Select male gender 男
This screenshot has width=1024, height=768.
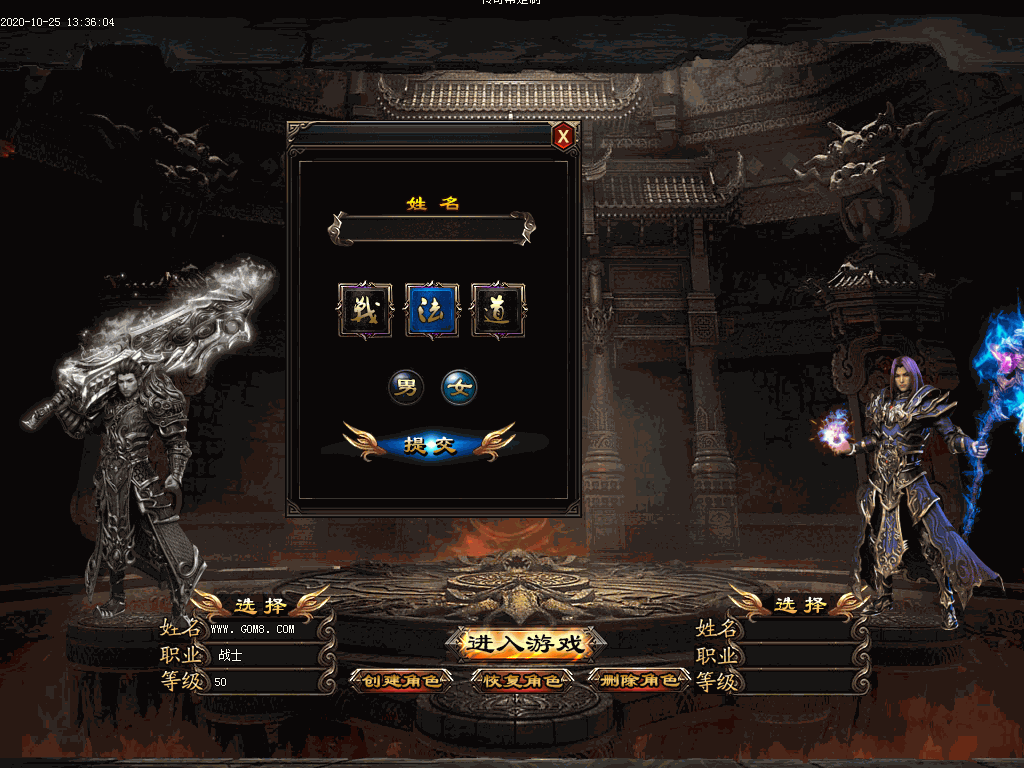(406, 387)
